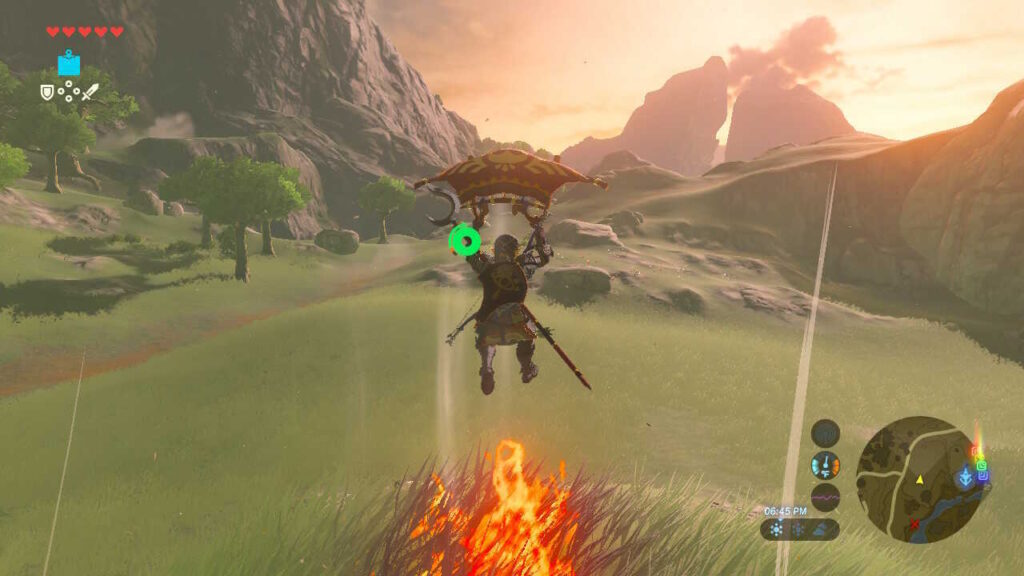
Task: Click the noise level waveform indicator
Action: coord(826,496)
